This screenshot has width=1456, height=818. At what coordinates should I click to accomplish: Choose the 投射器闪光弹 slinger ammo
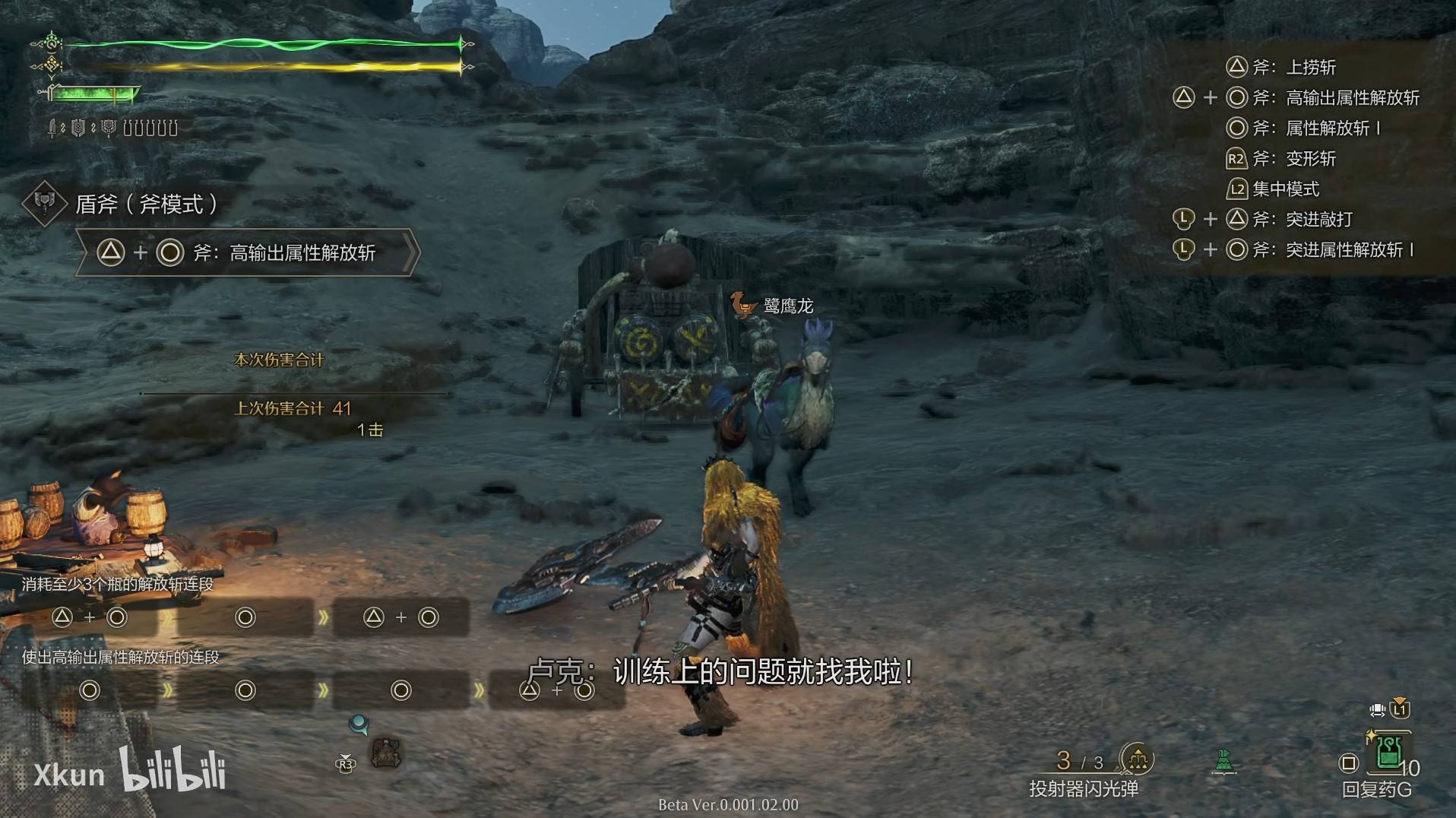pos(1137,759)
